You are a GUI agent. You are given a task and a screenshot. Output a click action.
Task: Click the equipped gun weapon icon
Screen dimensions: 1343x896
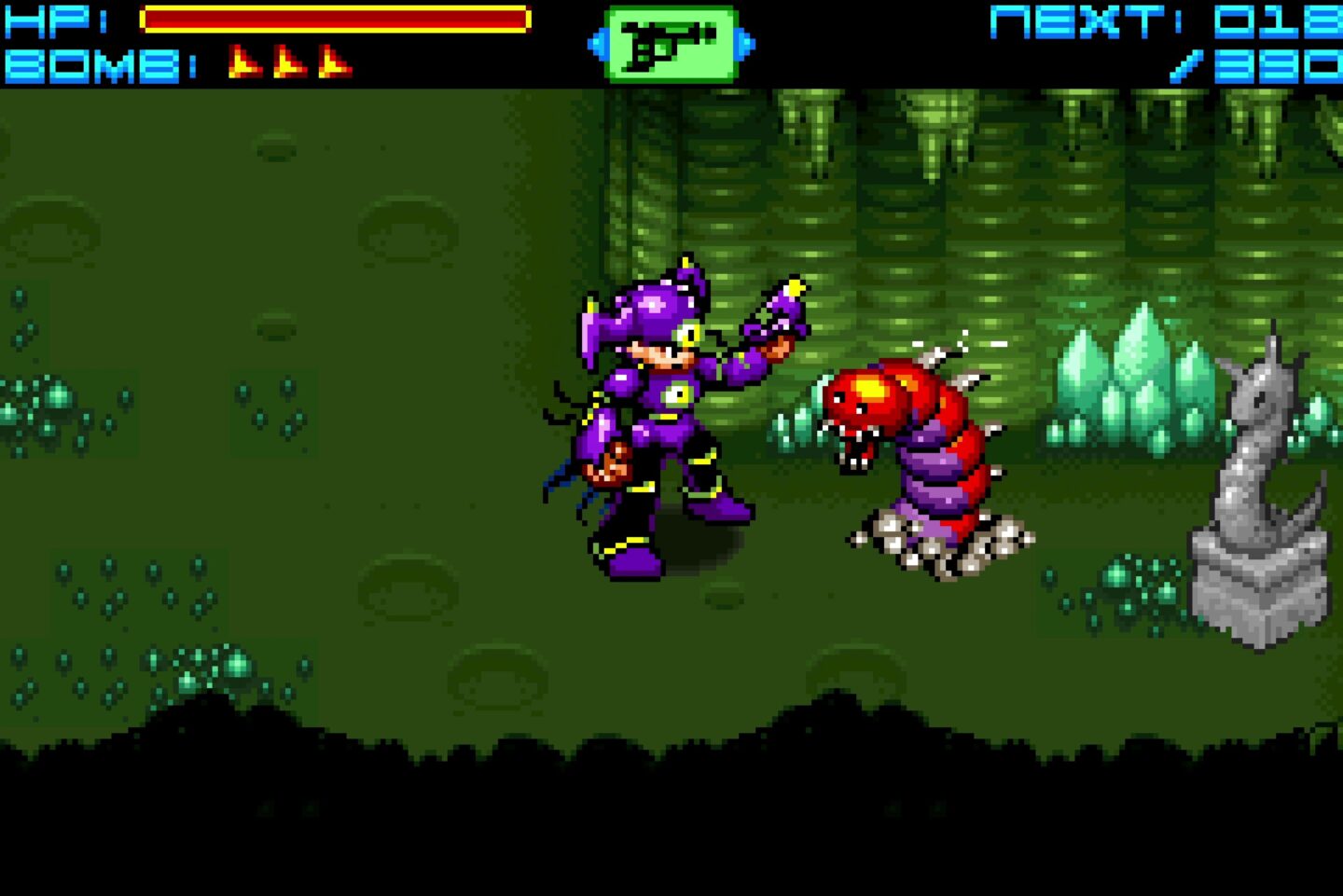point(670,40)
